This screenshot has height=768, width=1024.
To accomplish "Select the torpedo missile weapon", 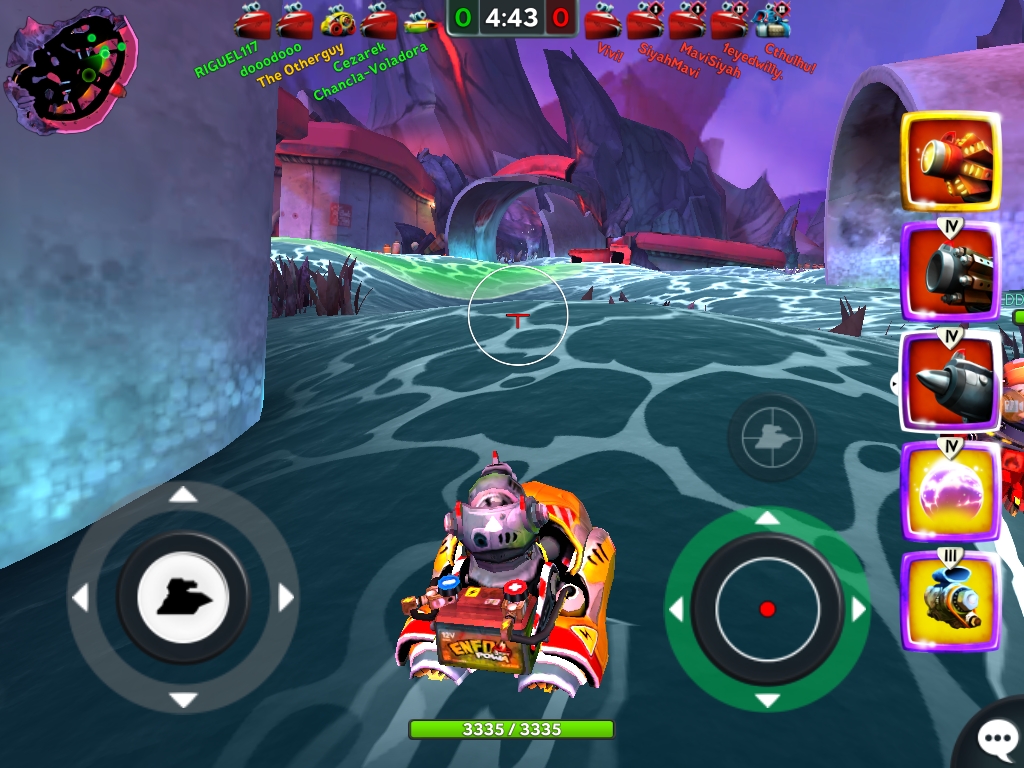I will click(950, 381).
